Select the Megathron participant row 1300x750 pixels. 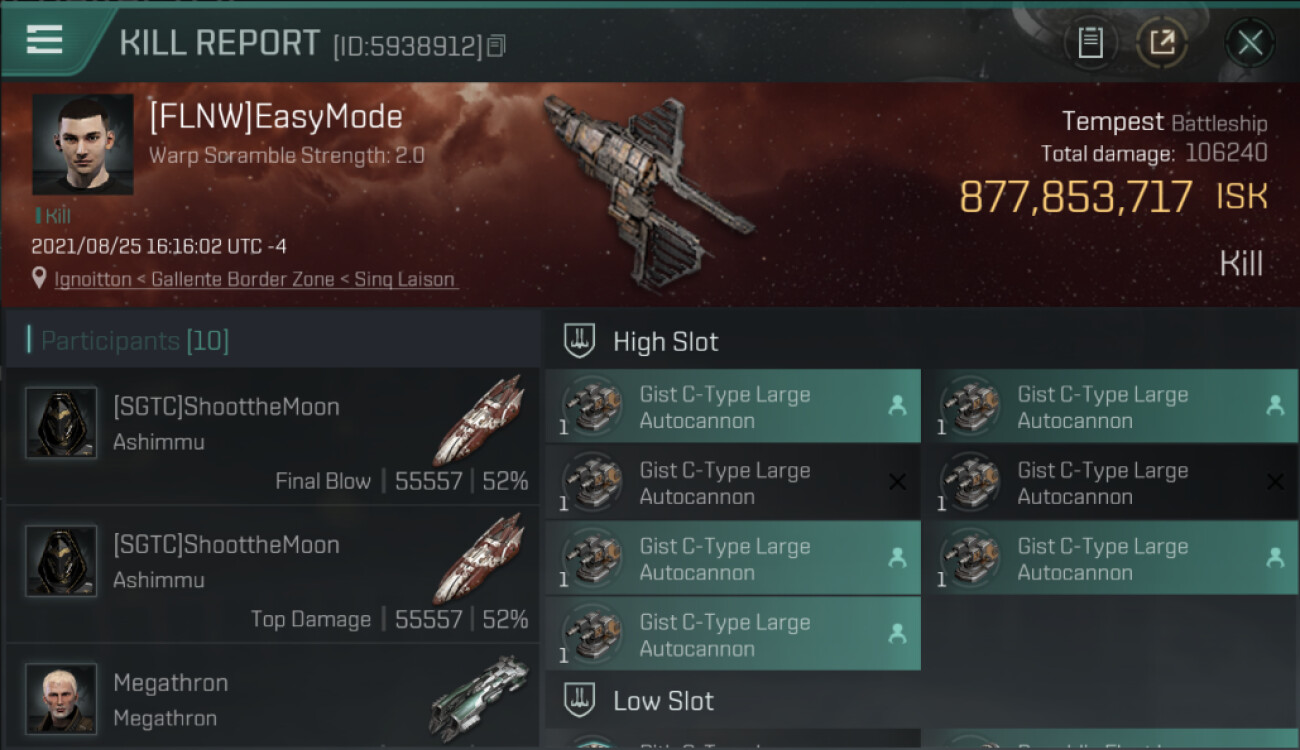(272, 698)
